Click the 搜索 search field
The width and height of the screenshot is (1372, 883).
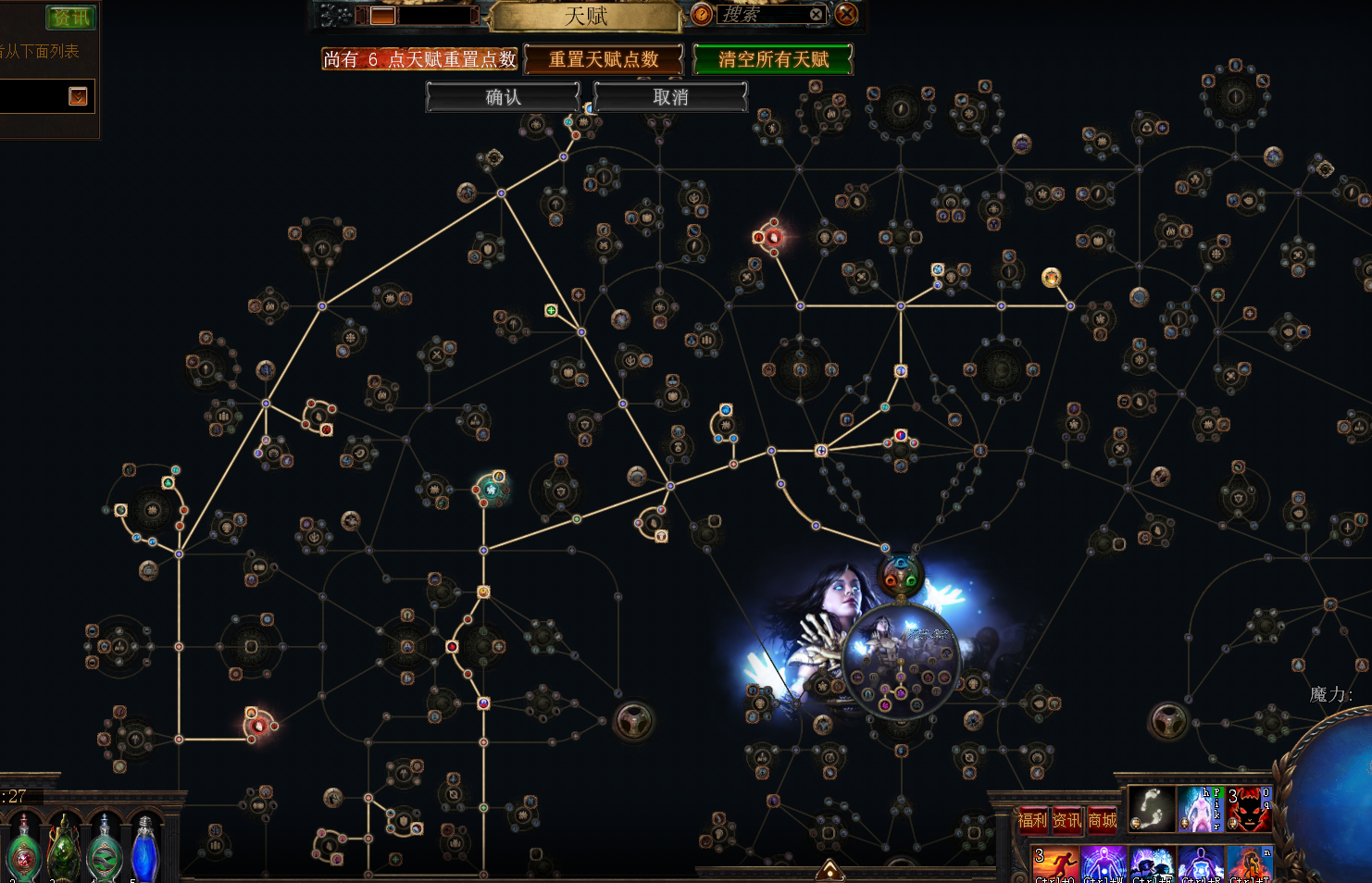759,15
